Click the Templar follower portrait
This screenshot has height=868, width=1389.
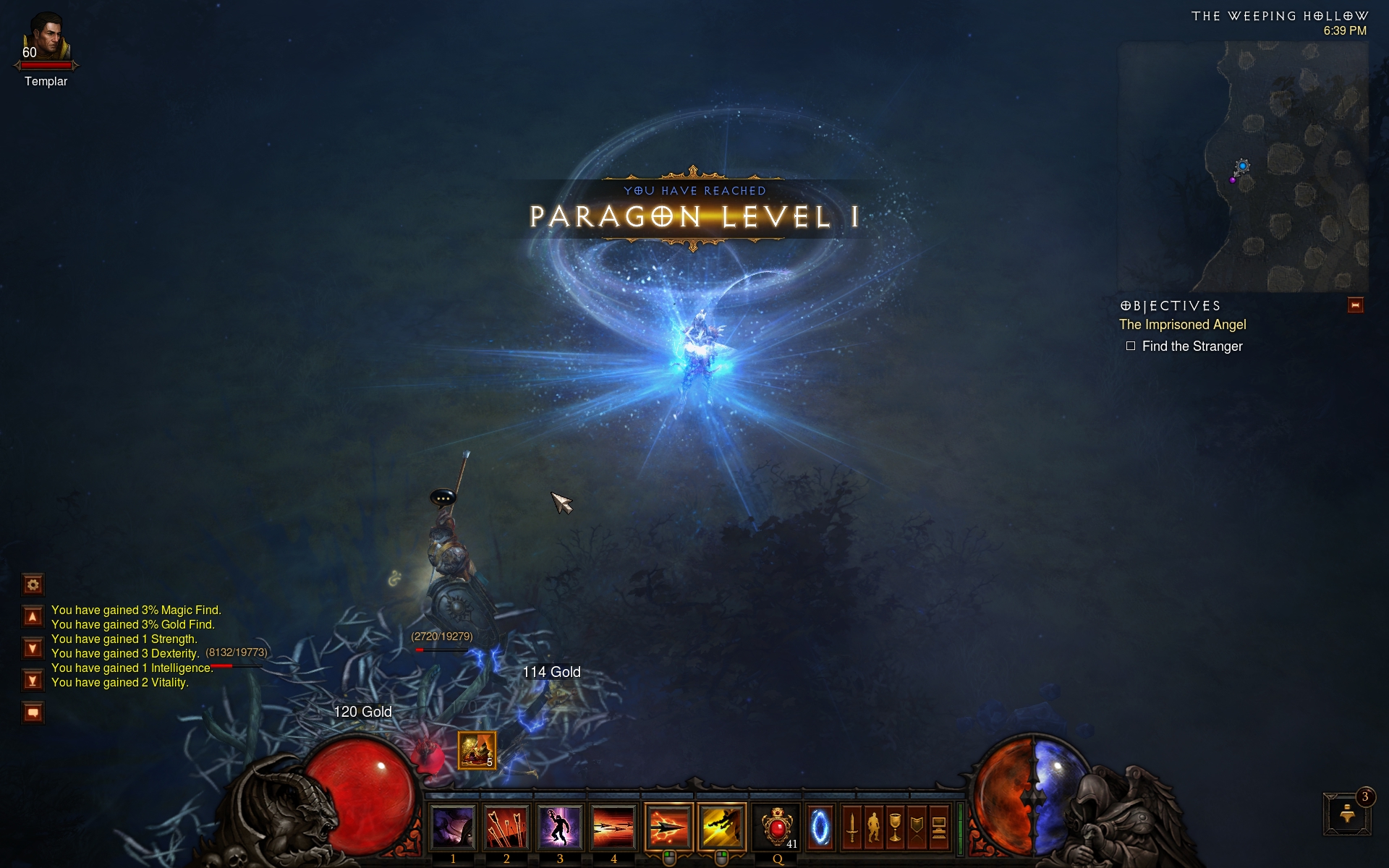pos(46,38)
